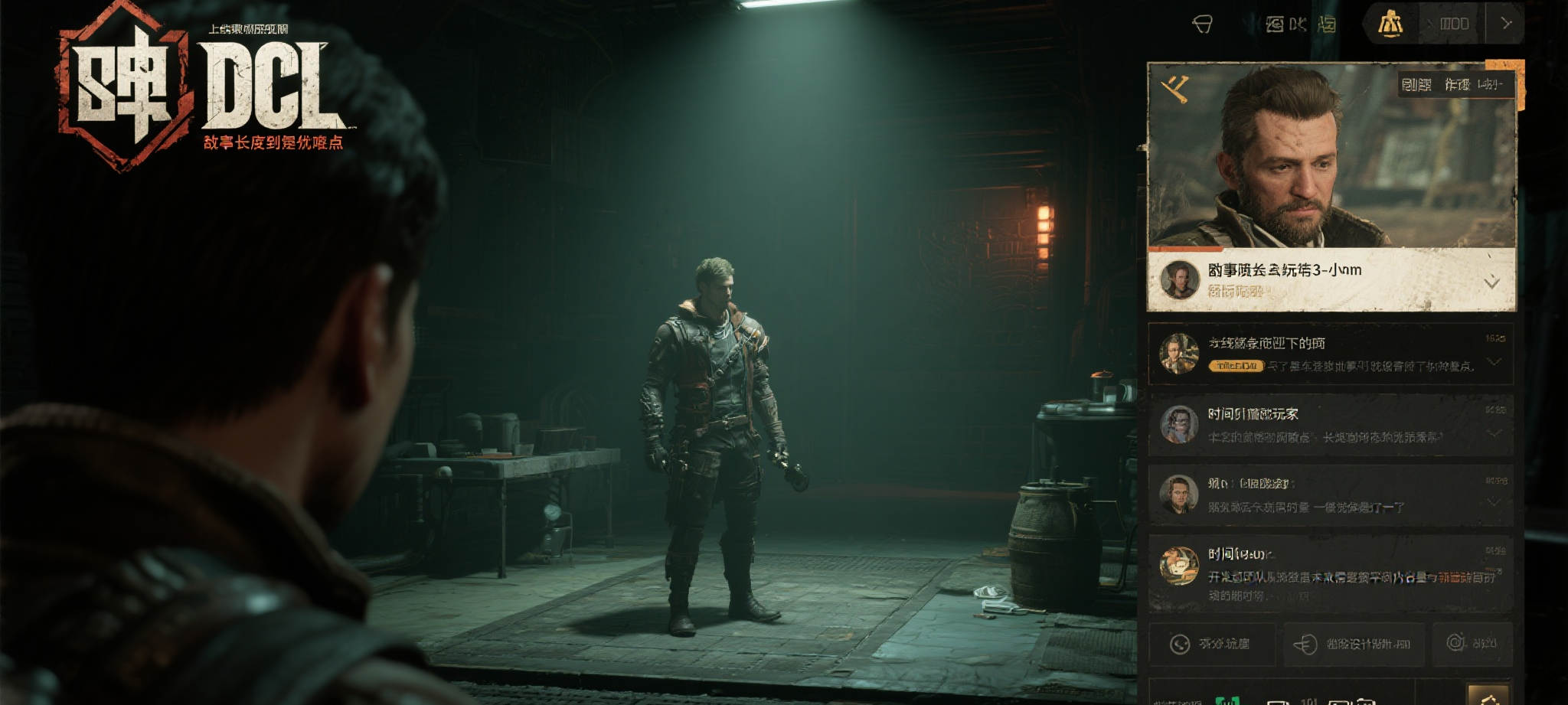The image size is (1568, 705).
Task: Select the tab between emblem and arrow
Action: point(1453,24)
